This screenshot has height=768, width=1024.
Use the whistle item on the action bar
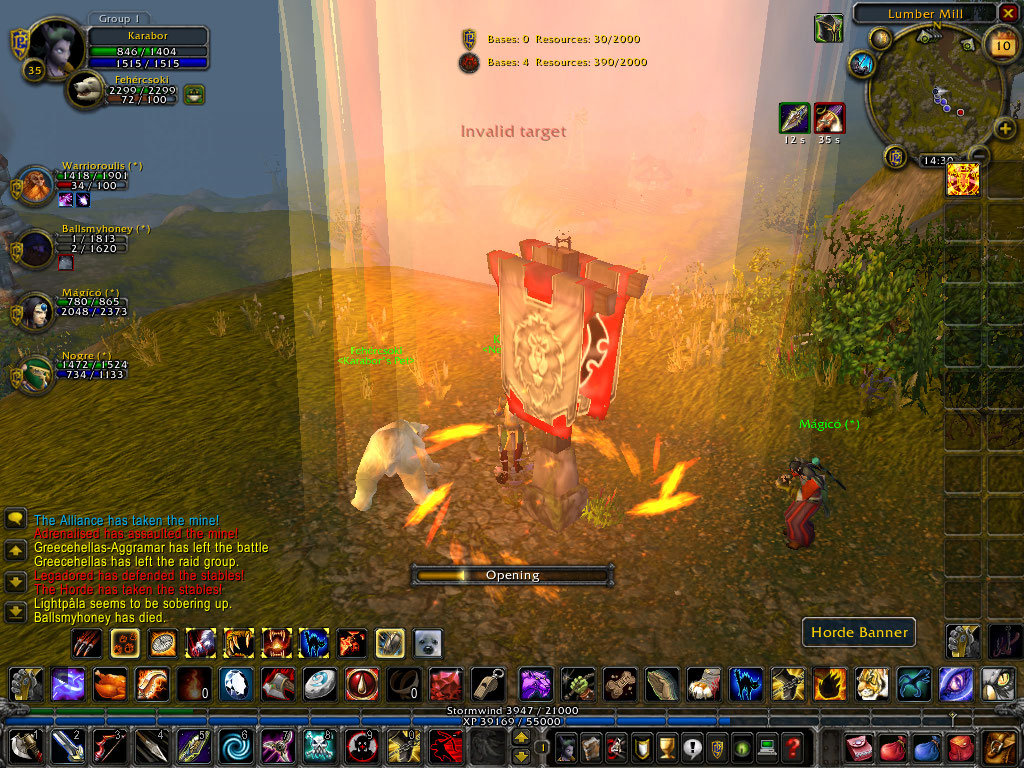(x=487, y=684)
